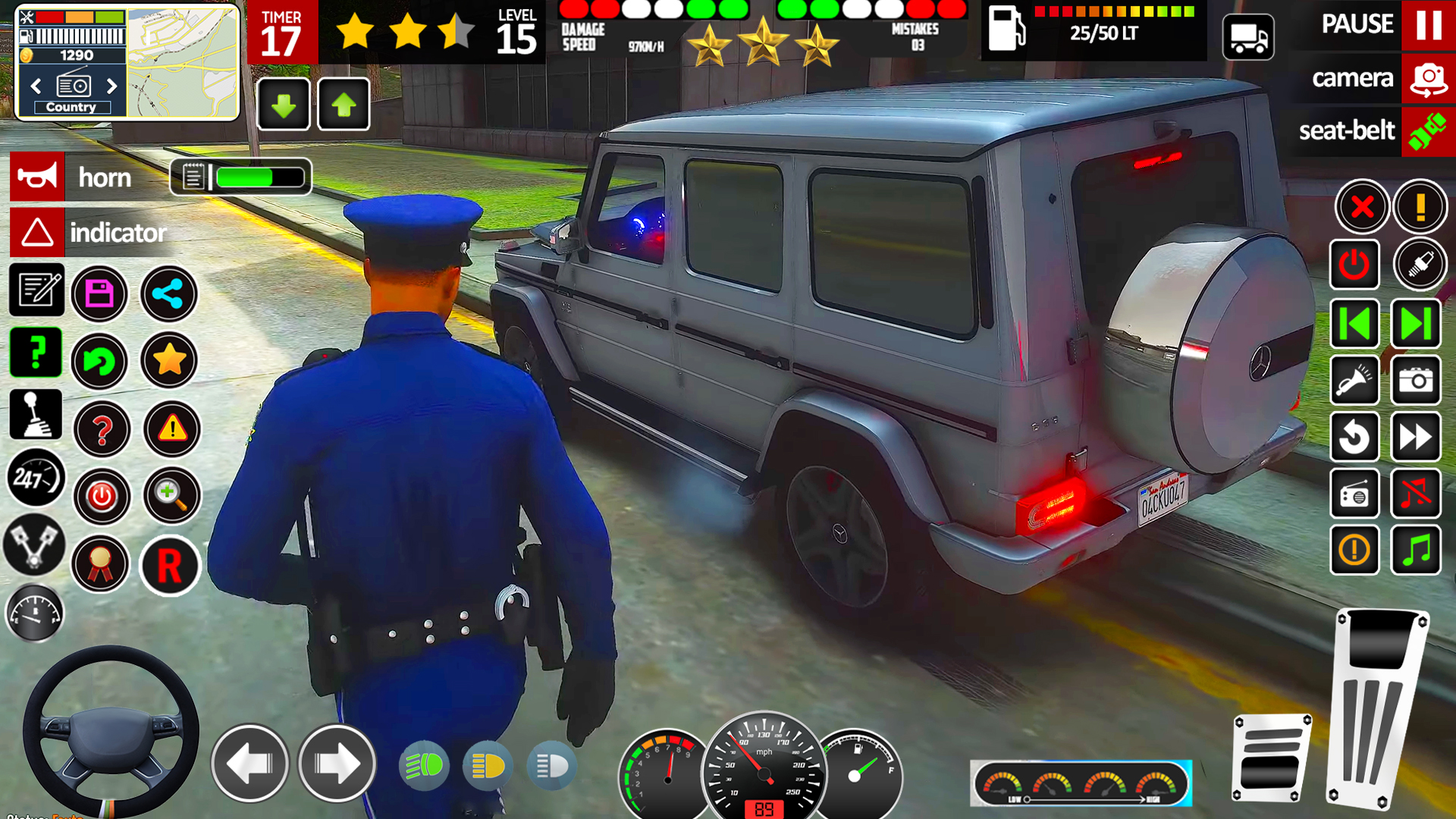Undo with the green arrow icon

[101, 362]
